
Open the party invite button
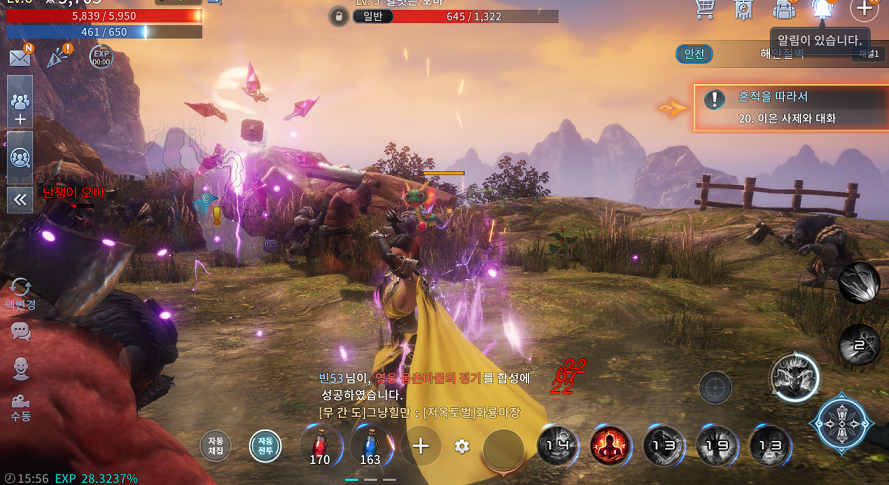point(20,108)
